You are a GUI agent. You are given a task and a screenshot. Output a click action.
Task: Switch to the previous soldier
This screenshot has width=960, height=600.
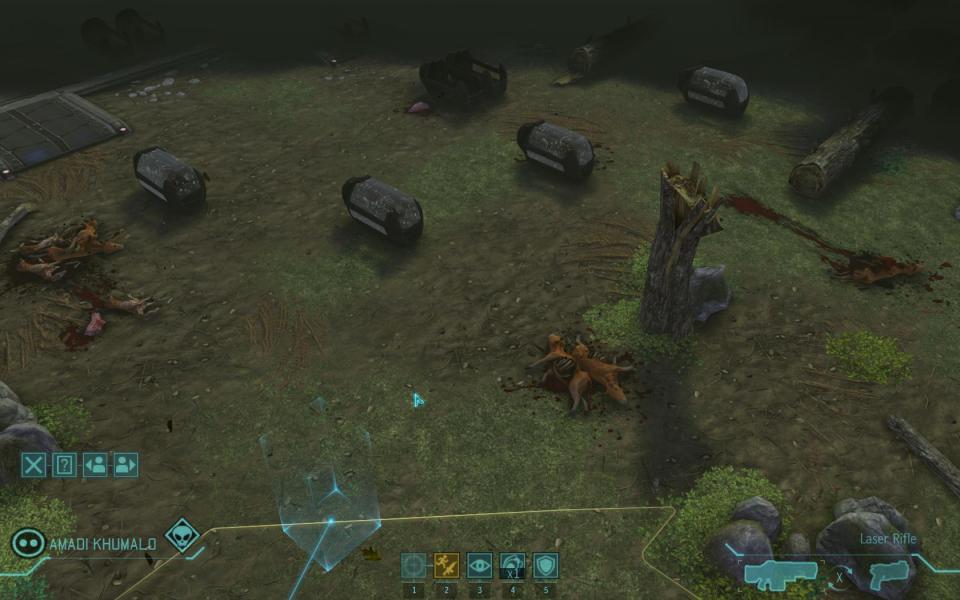[95, 465]
